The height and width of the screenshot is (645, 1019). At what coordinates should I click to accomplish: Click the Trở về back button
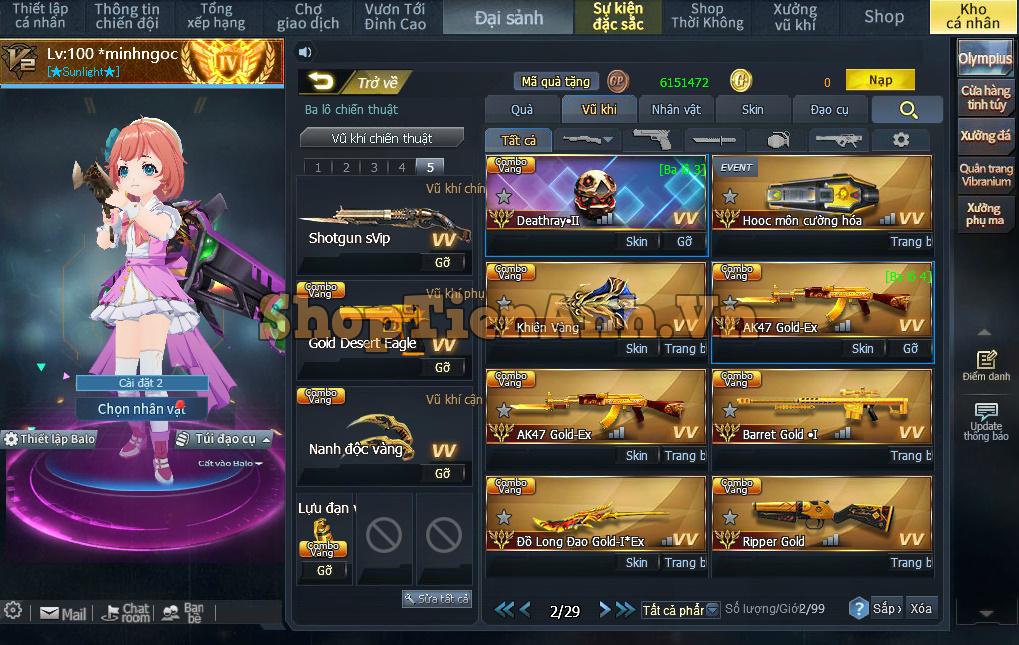tap(355, 83)
